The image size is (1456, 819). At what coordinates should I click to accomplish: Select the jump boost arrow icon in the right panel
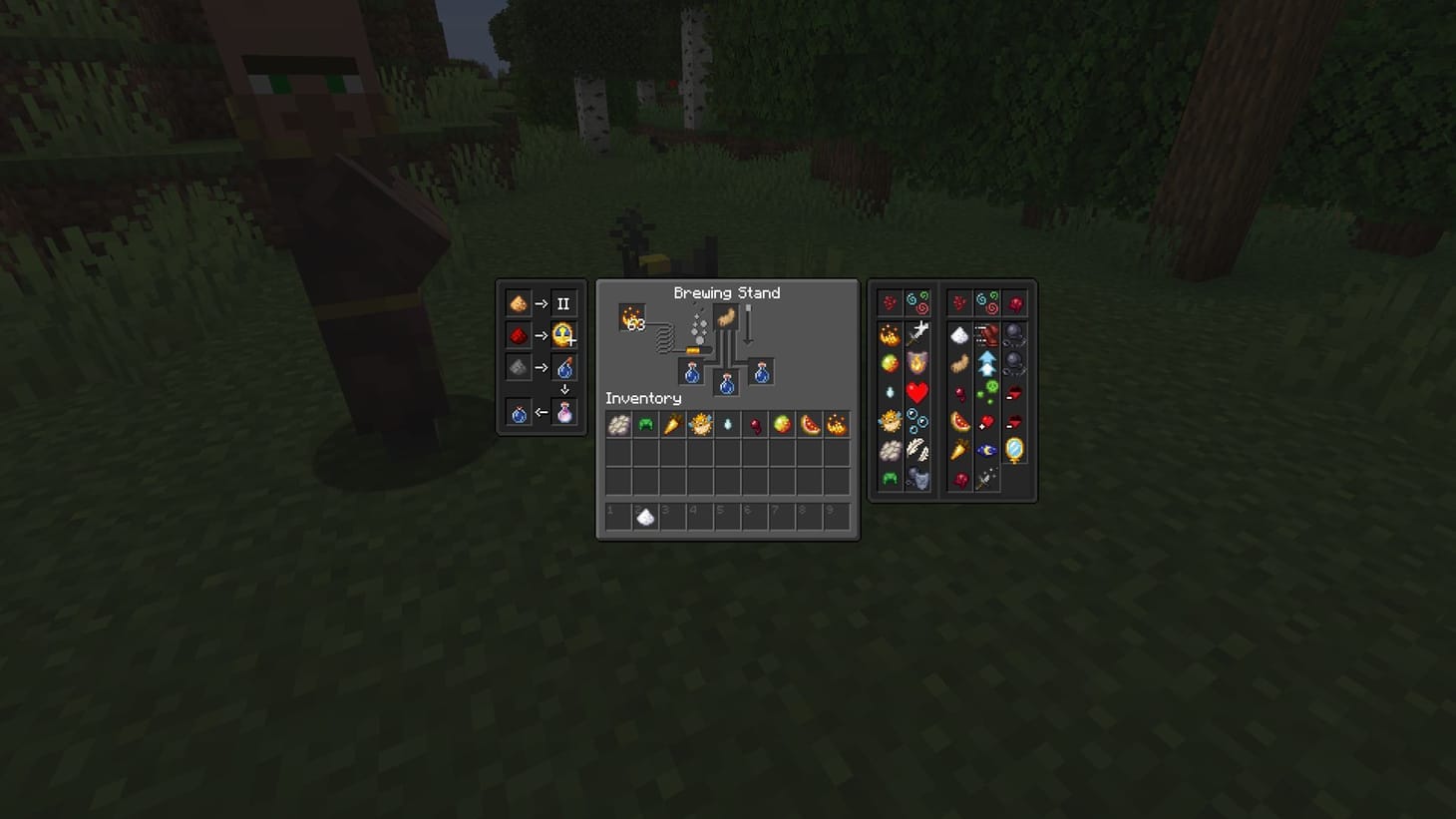point(986,361)
